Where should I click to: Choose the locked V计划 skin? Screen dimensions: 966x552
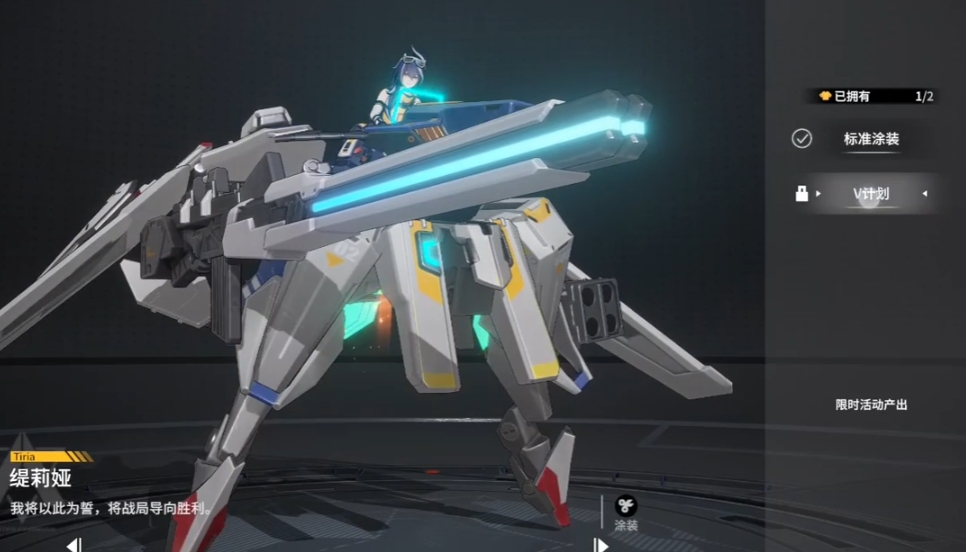[870, 193]
